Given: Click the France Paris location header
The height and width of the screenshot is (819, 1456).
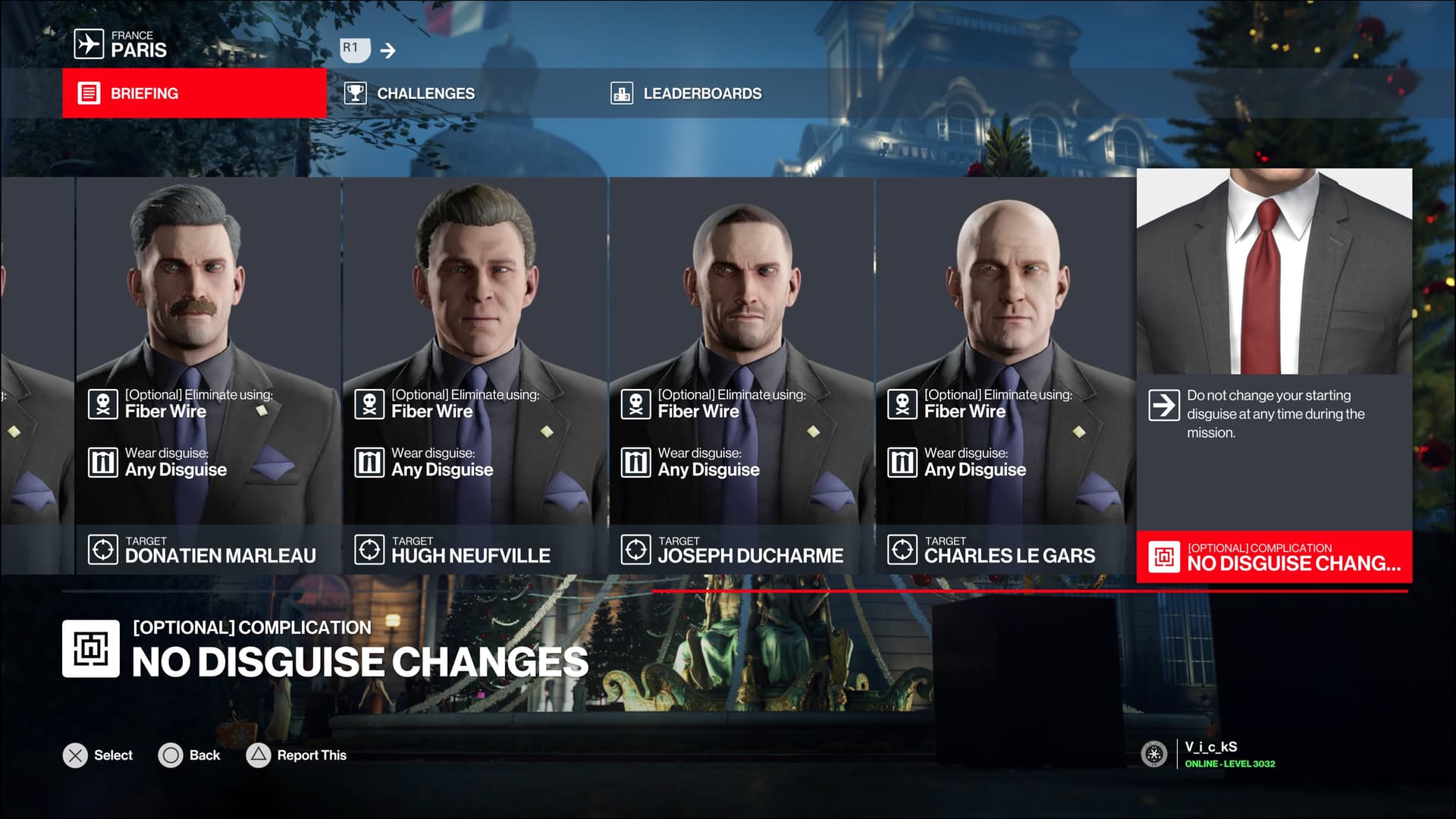Looking at the screenshot, I should (x=121, y=45).
